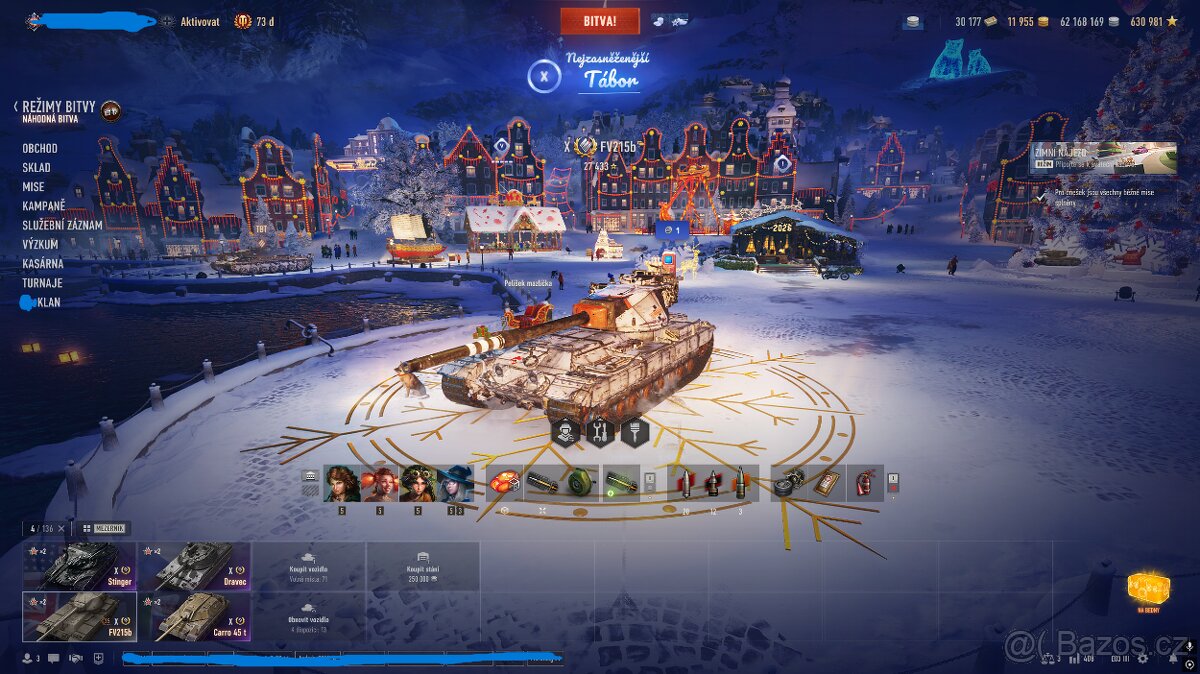Screen dimensions: 1200x674
Task: Open the Obchod store menu
Action: click(x=40, y=148)
